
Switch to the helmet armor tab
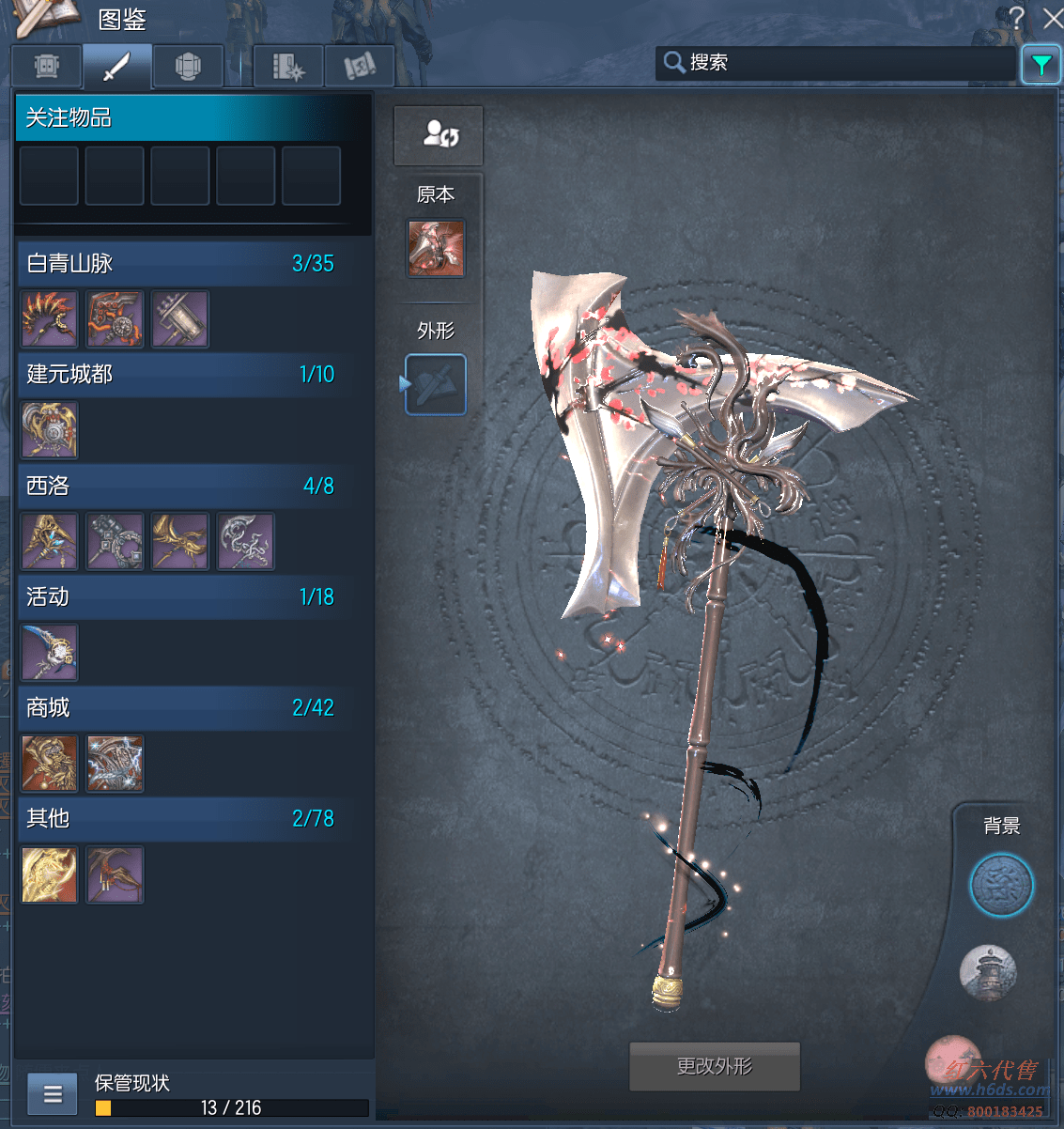[188, 67]
